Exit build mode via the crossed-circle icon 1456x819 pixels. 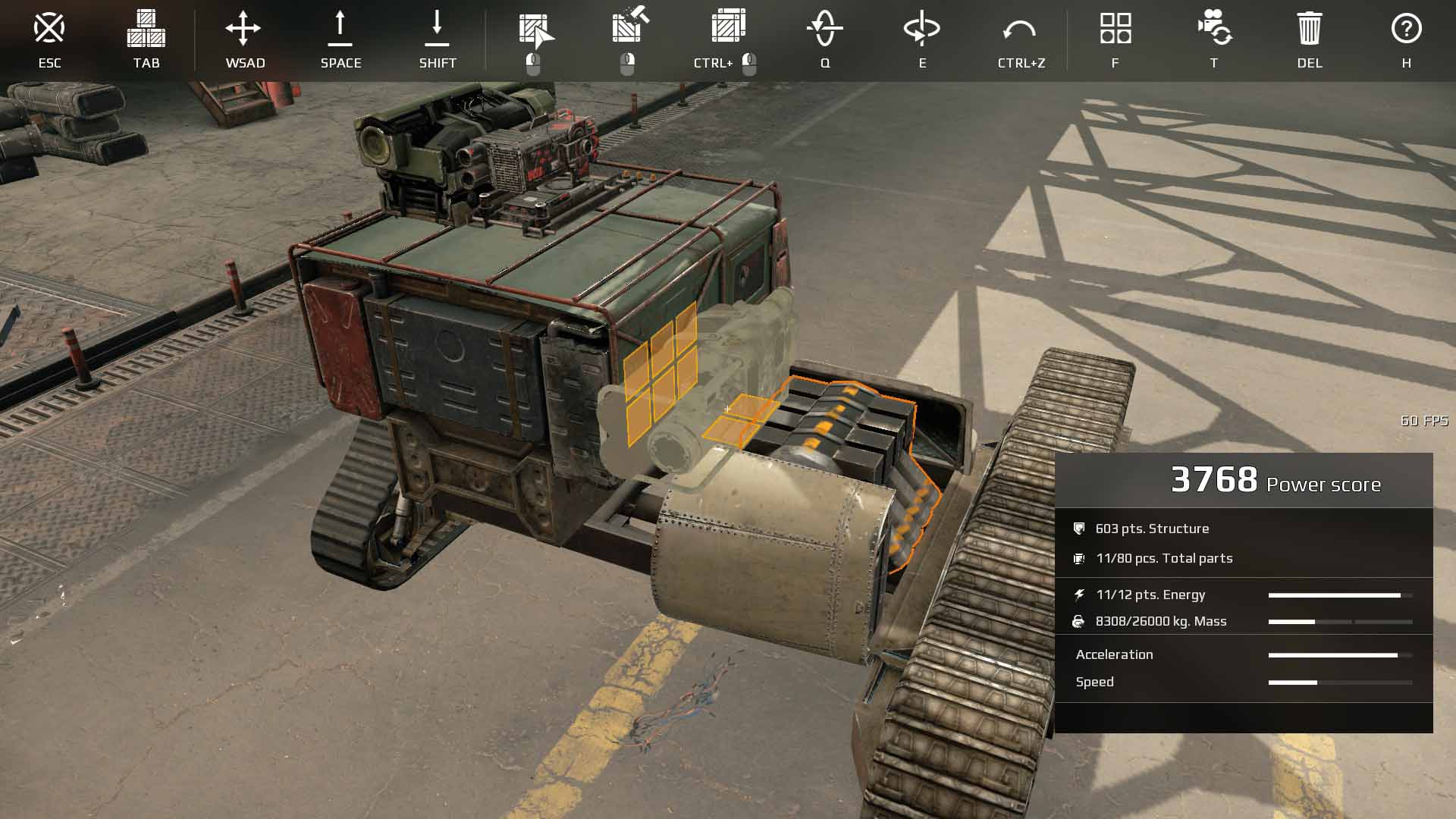49,29
